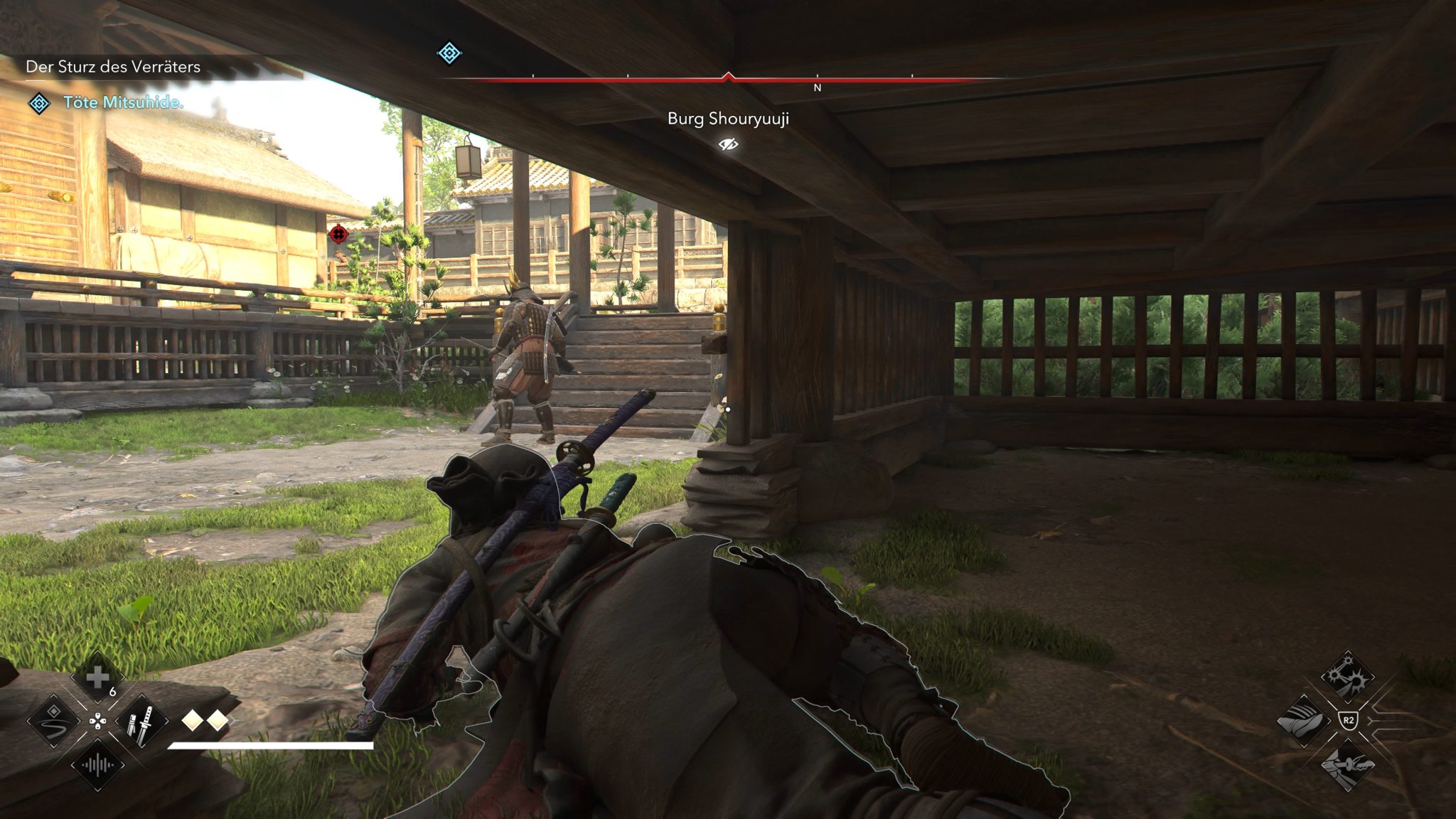
Task: Select the blue quest marker on the compass
Action: [449, 53]
